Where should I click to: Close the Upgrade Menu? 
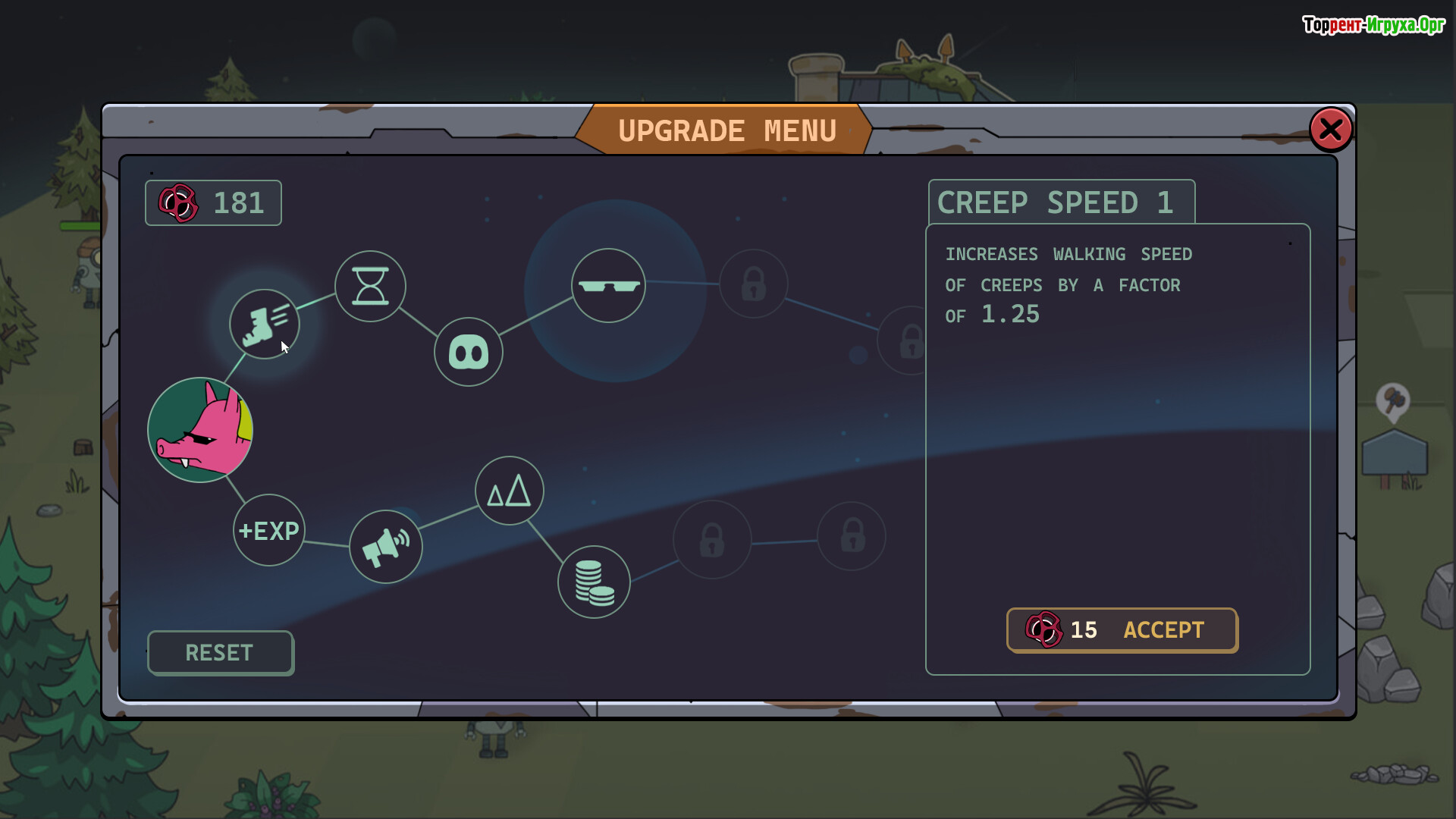point(1331,130)
